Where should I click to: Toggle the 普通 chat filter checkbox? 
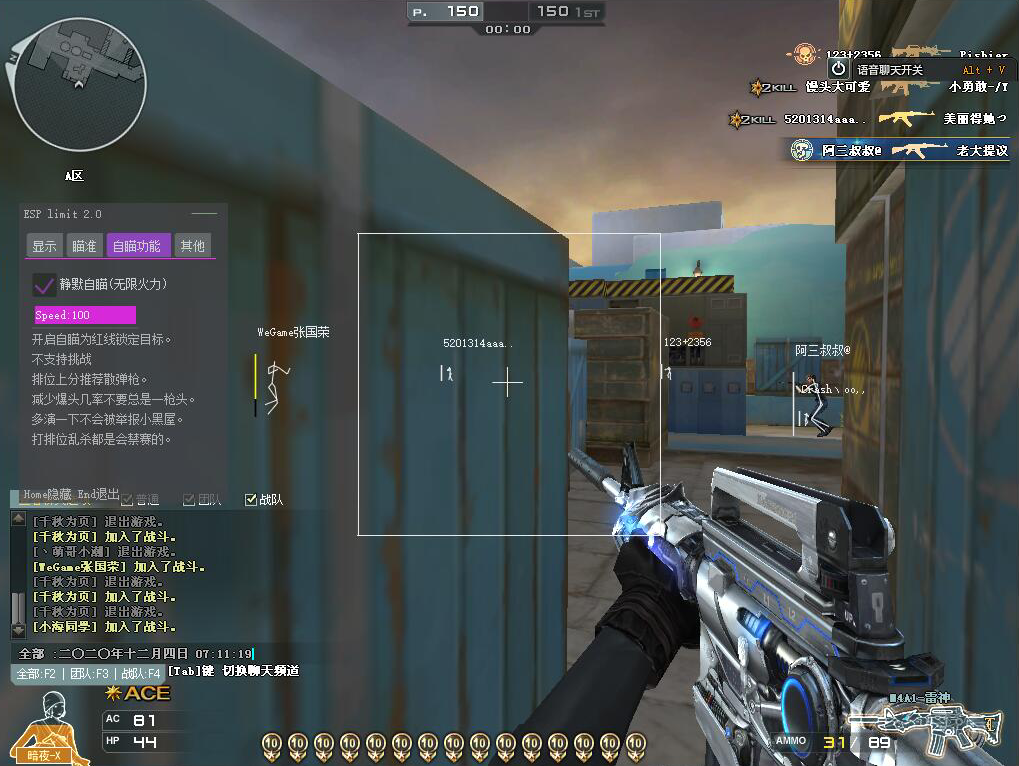click(127, 499)
